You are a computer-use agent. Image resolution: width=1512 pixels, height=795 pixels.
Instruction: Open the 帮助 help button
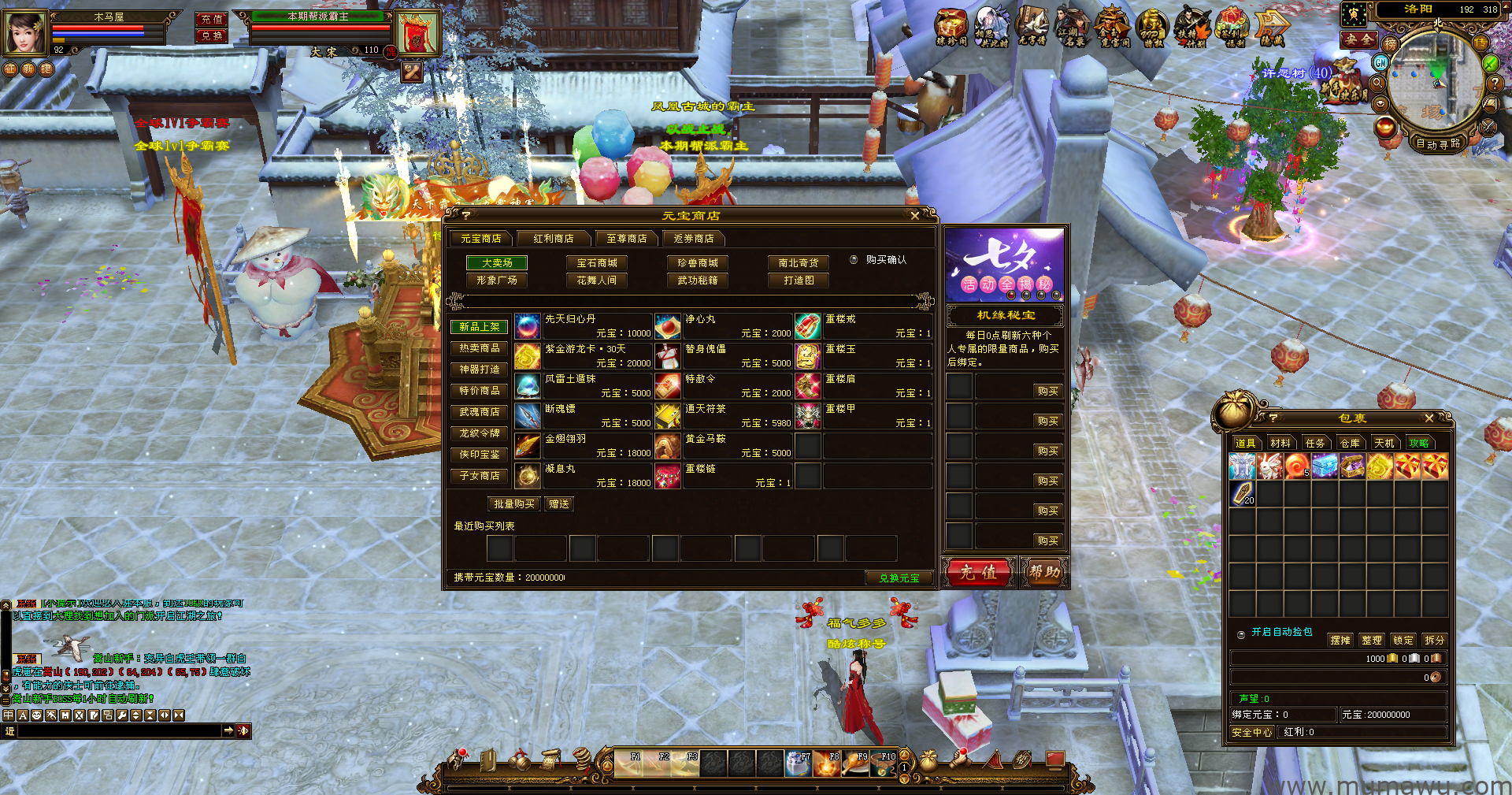(x=1044, y=573)
